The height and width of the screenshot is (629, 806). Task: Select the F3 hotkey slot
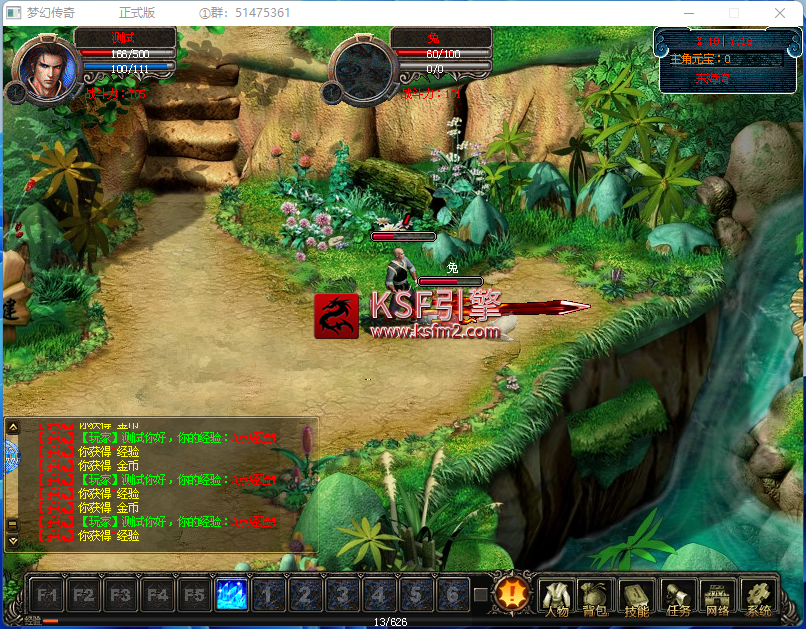click(120, 595)
